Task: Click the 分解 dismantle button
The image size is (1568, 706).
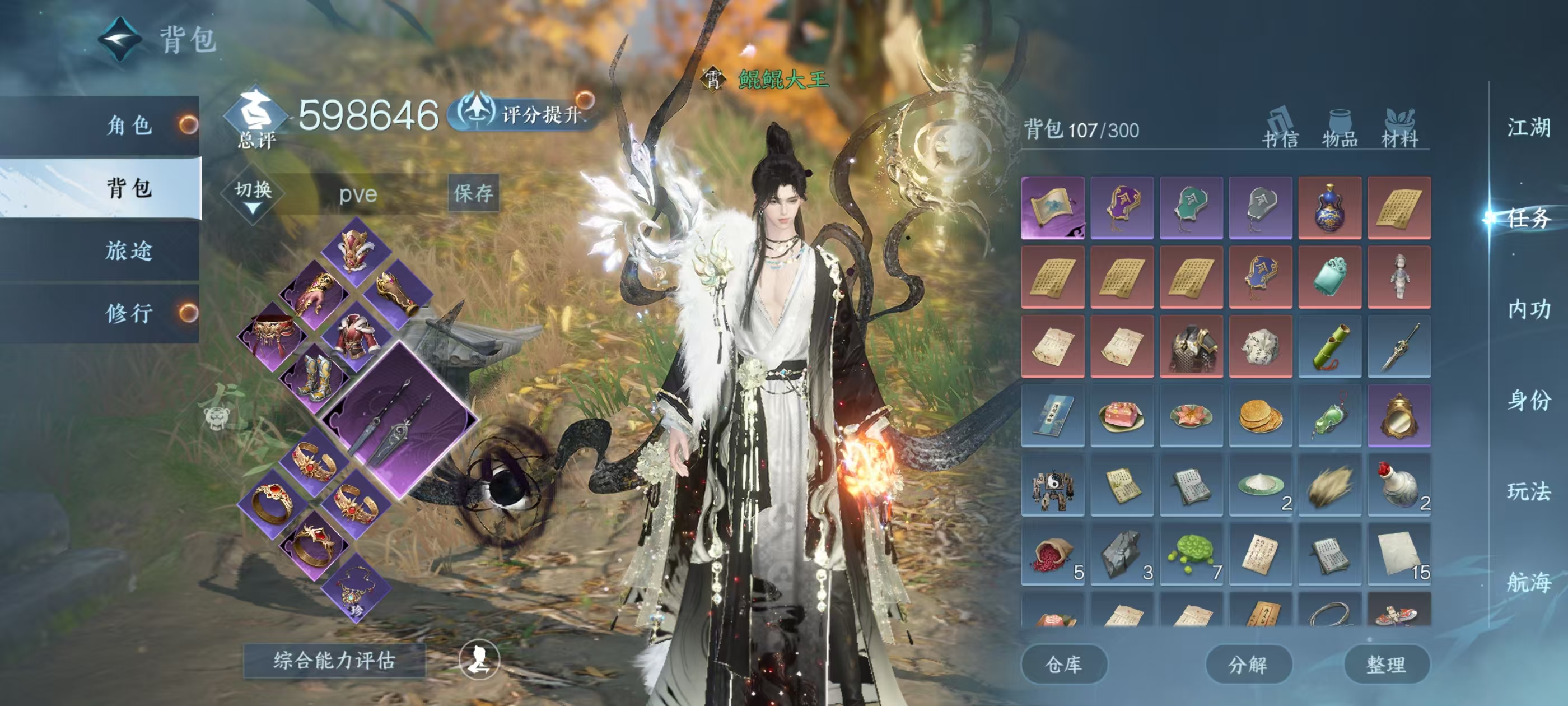Action: pyautogui.click(x=1248, y=664)
